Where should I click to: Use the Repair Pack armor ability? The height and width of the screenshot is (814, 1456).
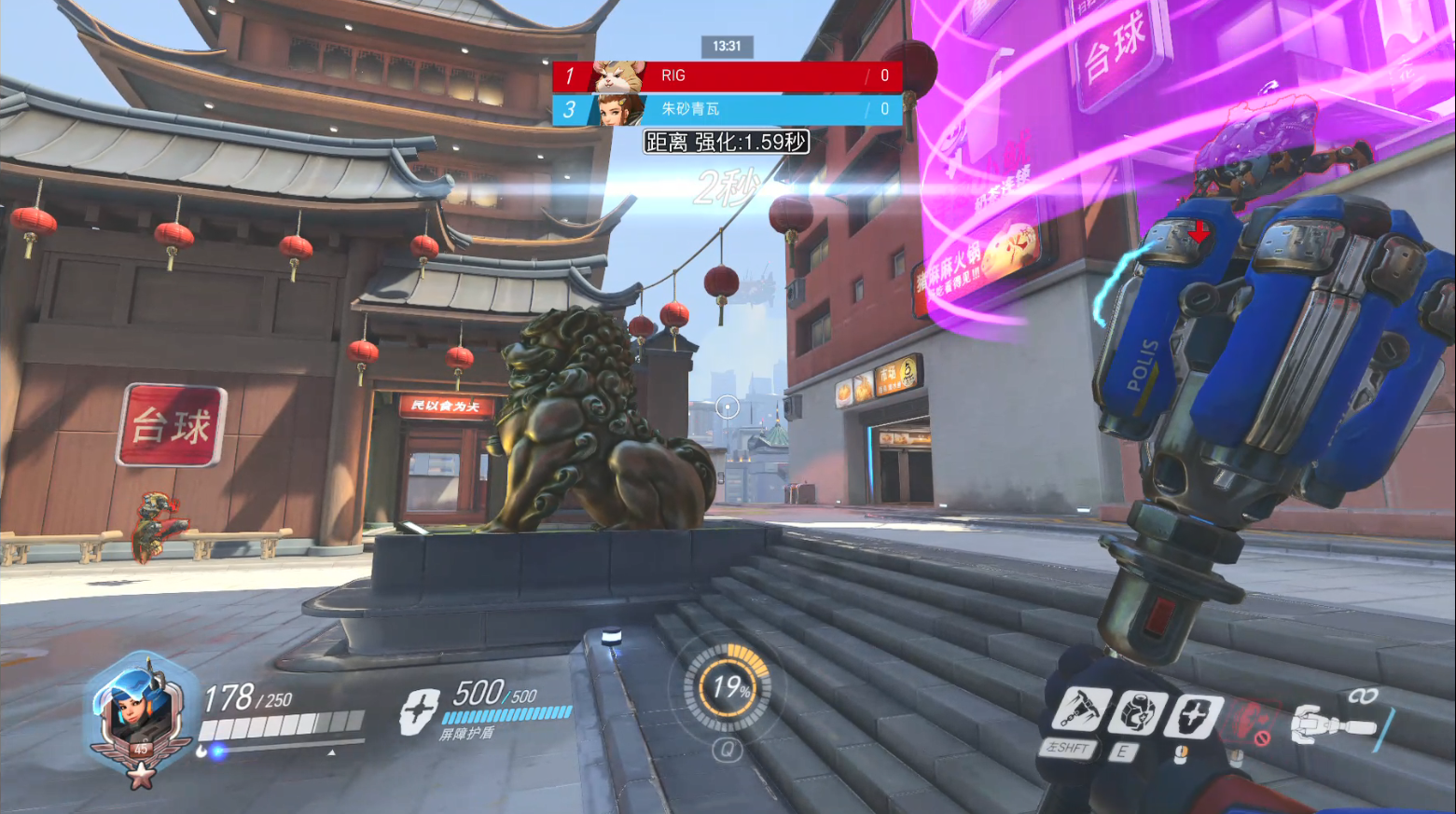point(1138,715)
